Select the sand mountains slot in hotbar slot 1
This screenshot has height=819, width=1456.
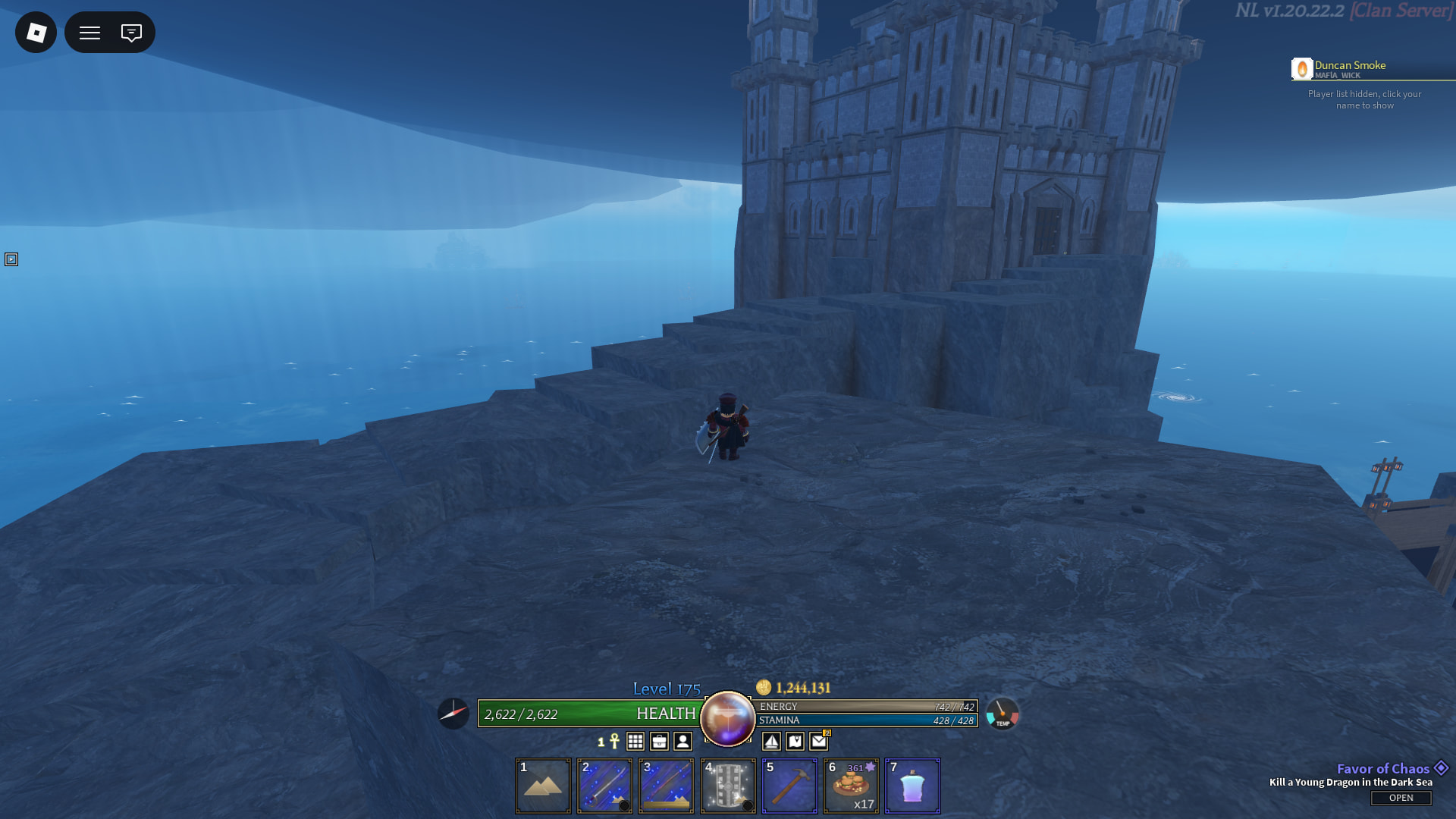pyautogui.click(x=543, y=786)
